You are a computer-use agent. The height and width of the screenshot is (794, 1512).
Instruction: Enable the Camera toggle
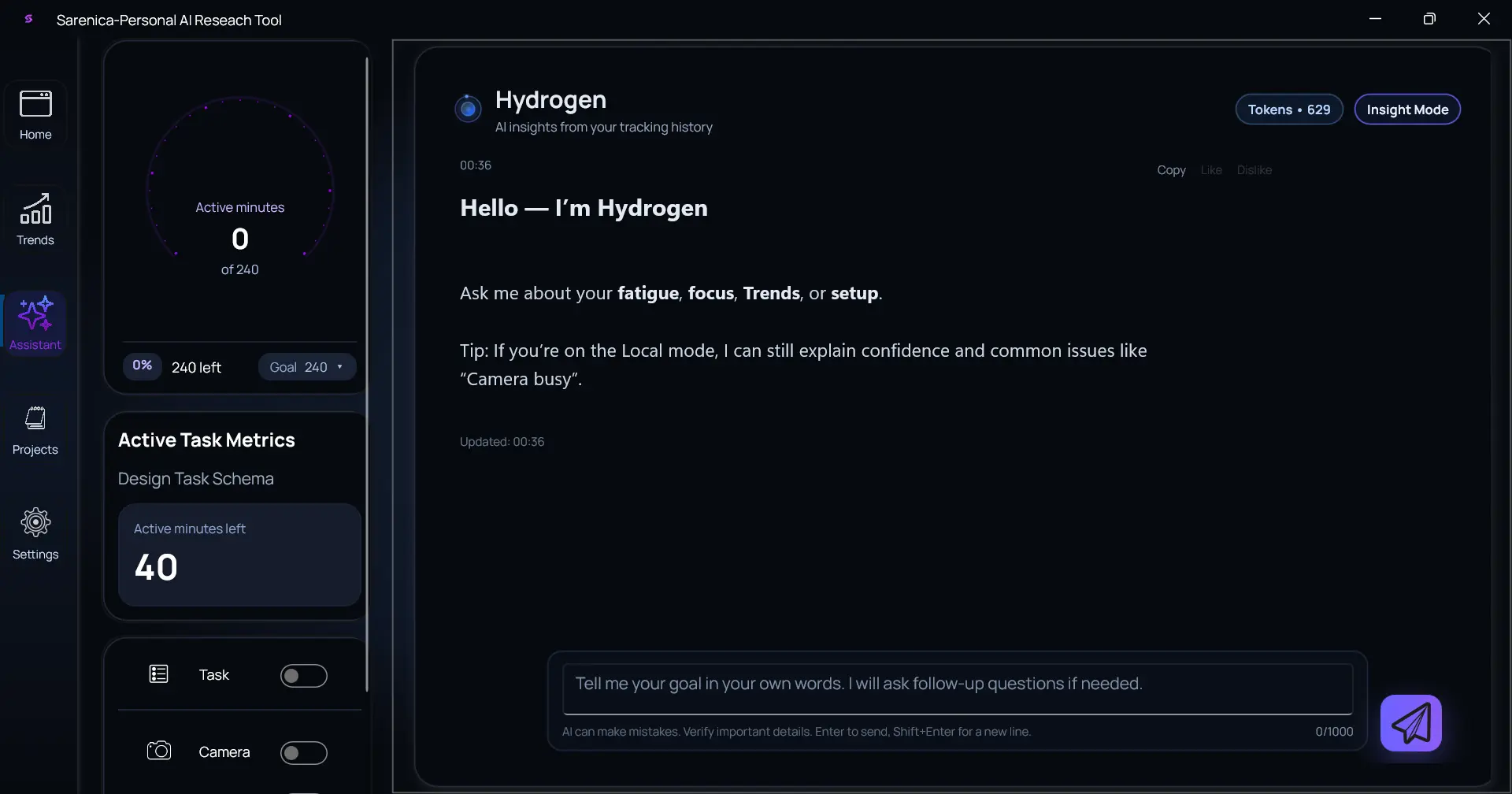click(304, 752)
